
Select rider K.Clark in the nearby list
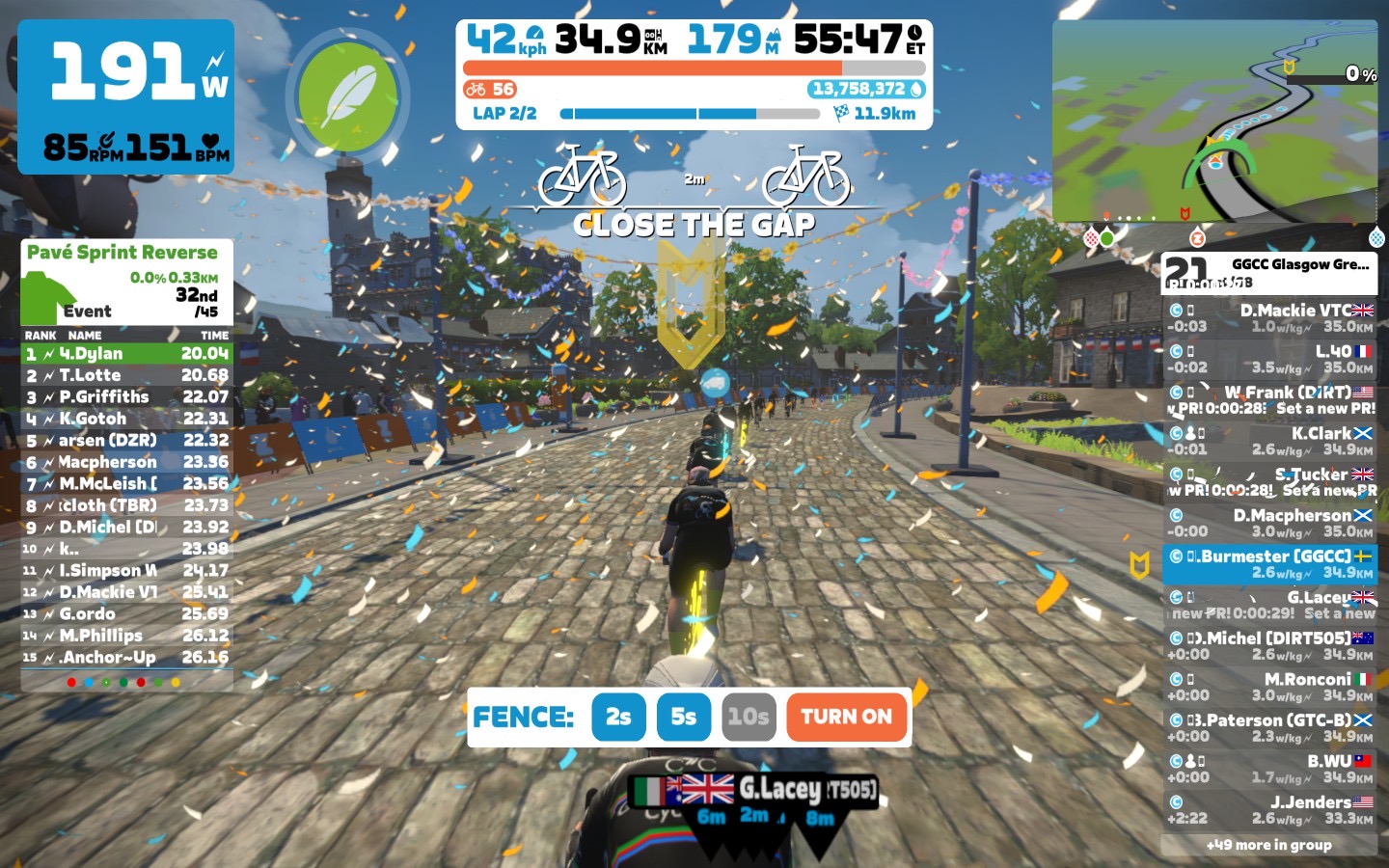tap(1269, 441)
